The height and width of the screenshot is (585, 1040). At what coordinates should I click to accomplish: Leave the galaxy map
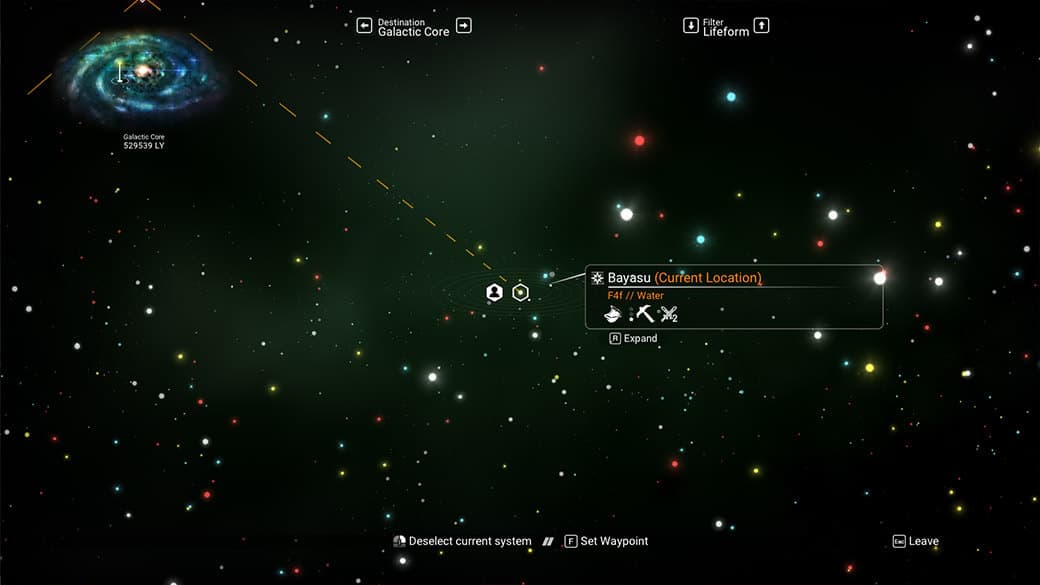(915, 541)
